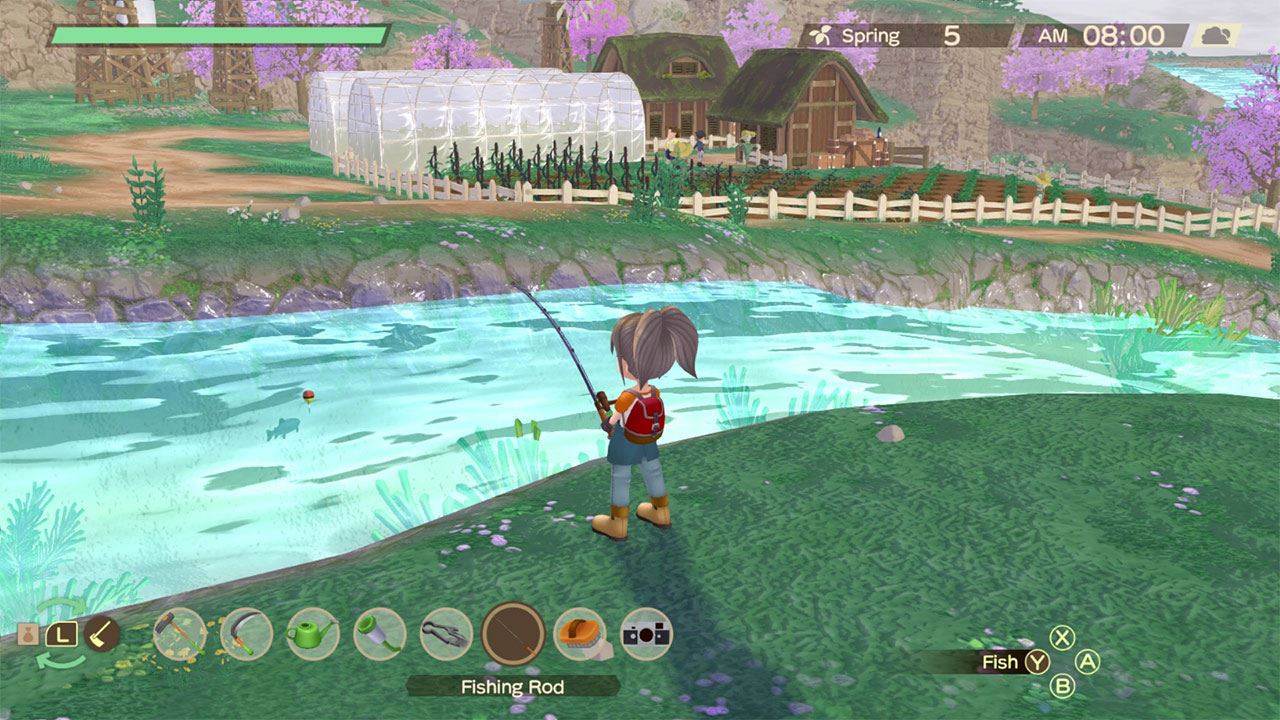Open the small seed bag icon
The image size is (1280, 720).
28,634
